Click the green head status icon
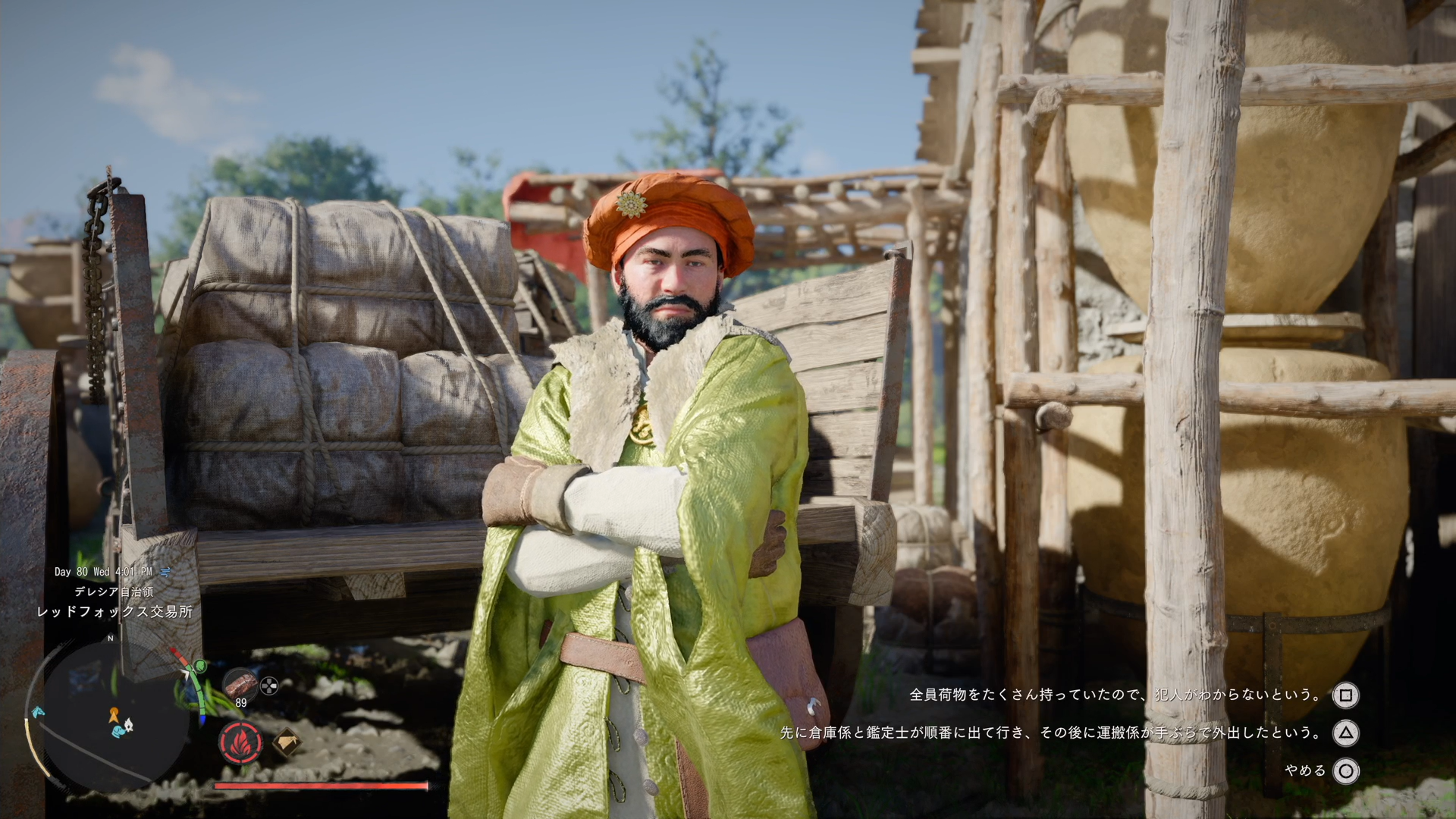 coord(200,666)
